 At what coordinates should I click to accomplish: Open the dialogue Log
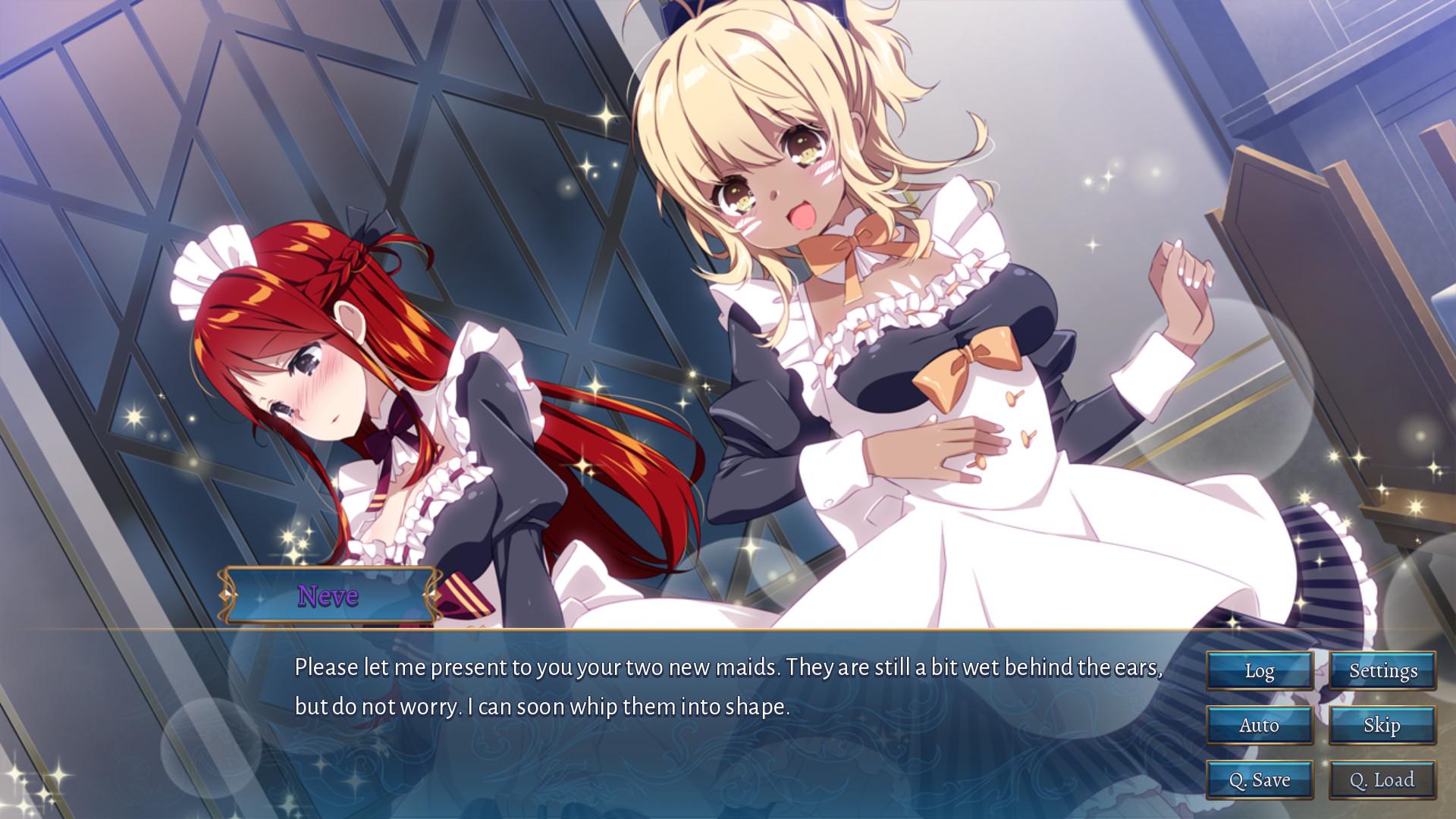tap(1259, 670)
